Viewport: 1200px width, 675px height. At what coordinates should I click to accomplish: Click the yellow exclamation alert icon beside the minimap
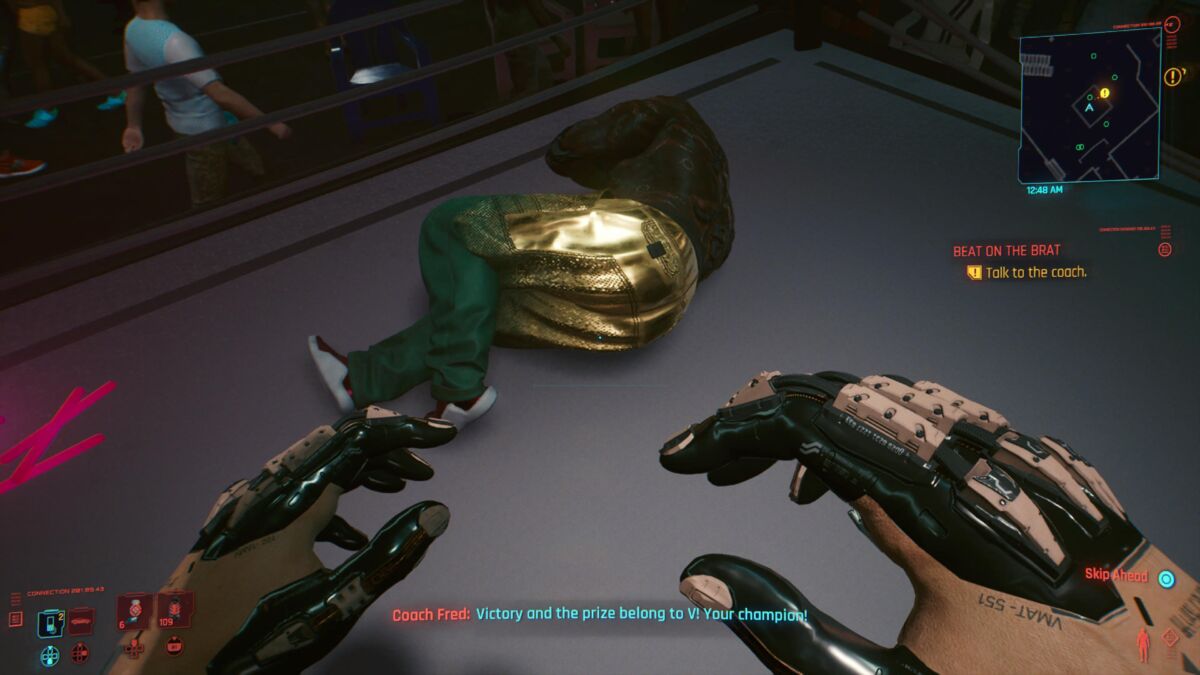click(1173, 76)
